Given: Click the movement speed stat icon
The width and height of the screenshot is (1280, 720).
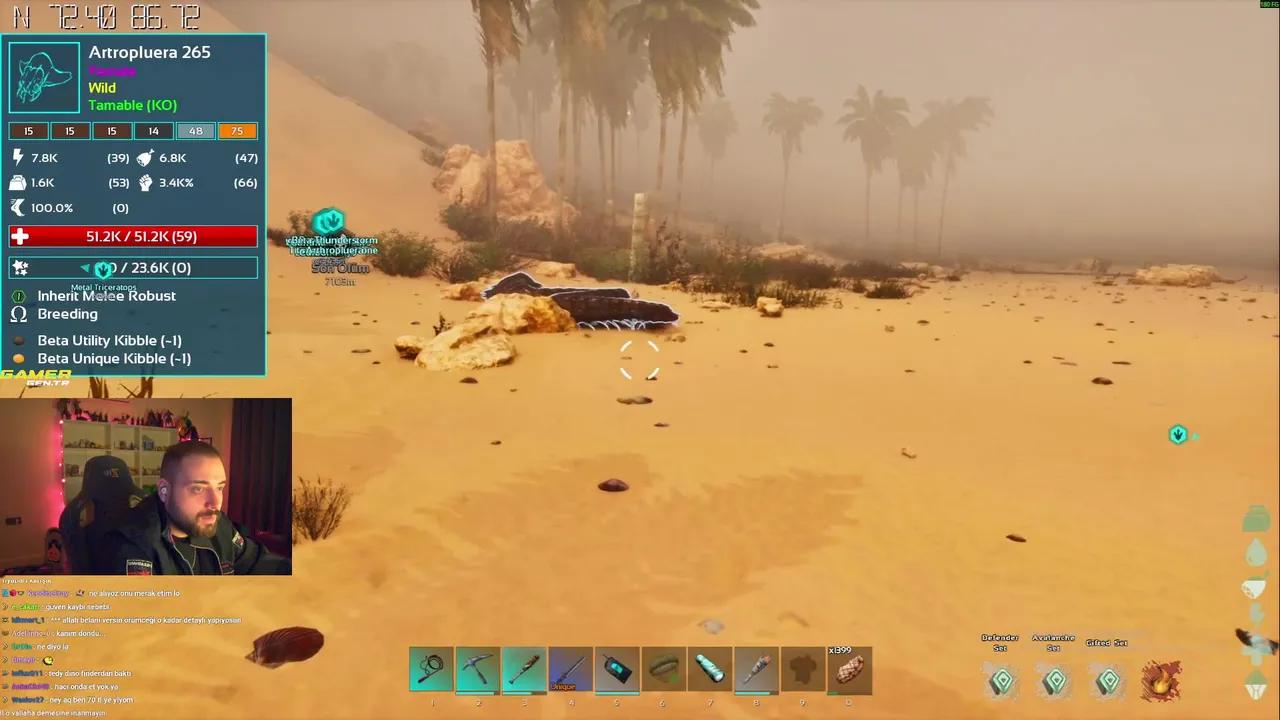Looking at the screenshot, I should (19, 207).
